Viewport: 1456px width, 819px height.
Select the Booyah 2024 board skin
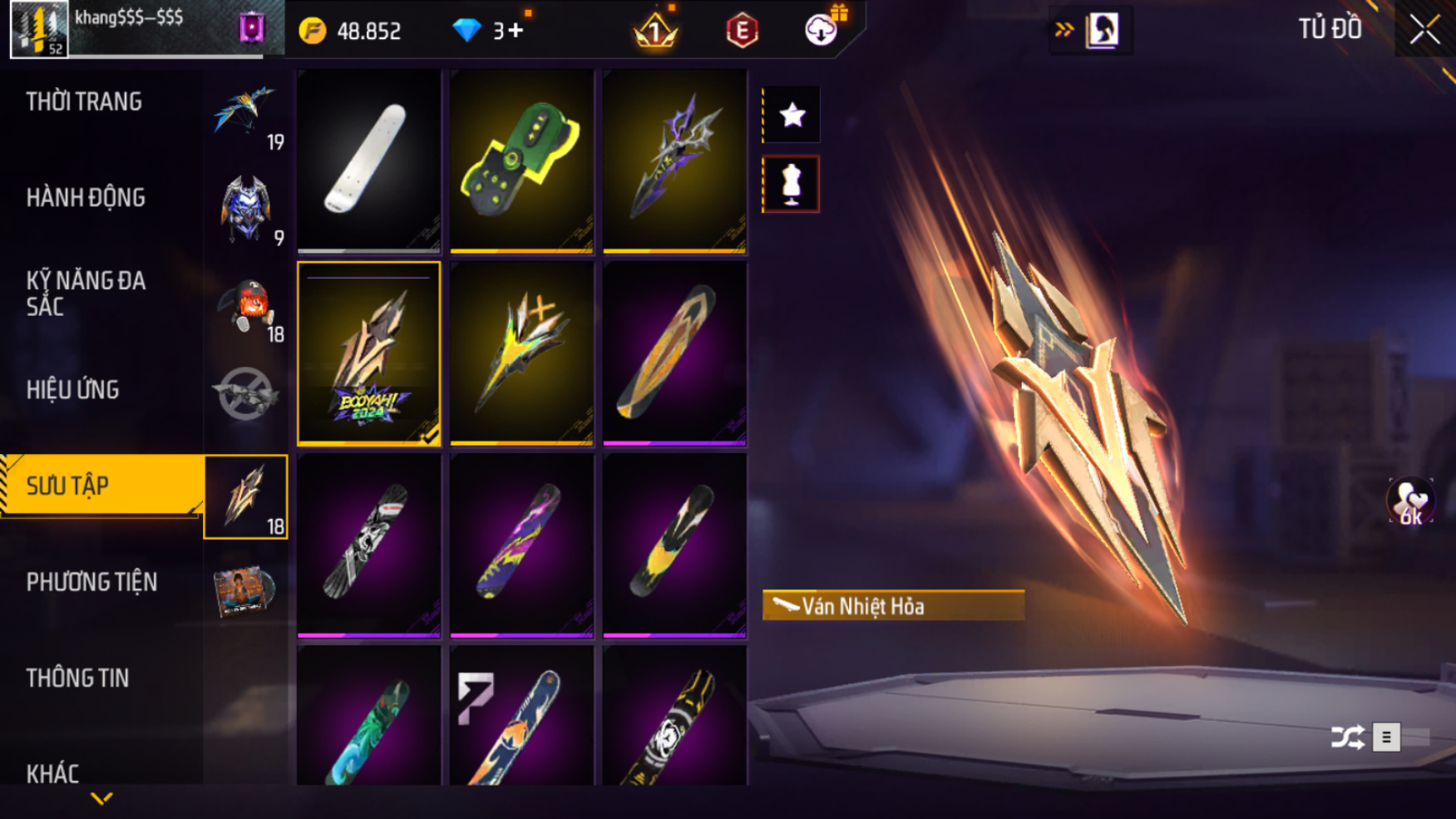[x=368, y=353]
